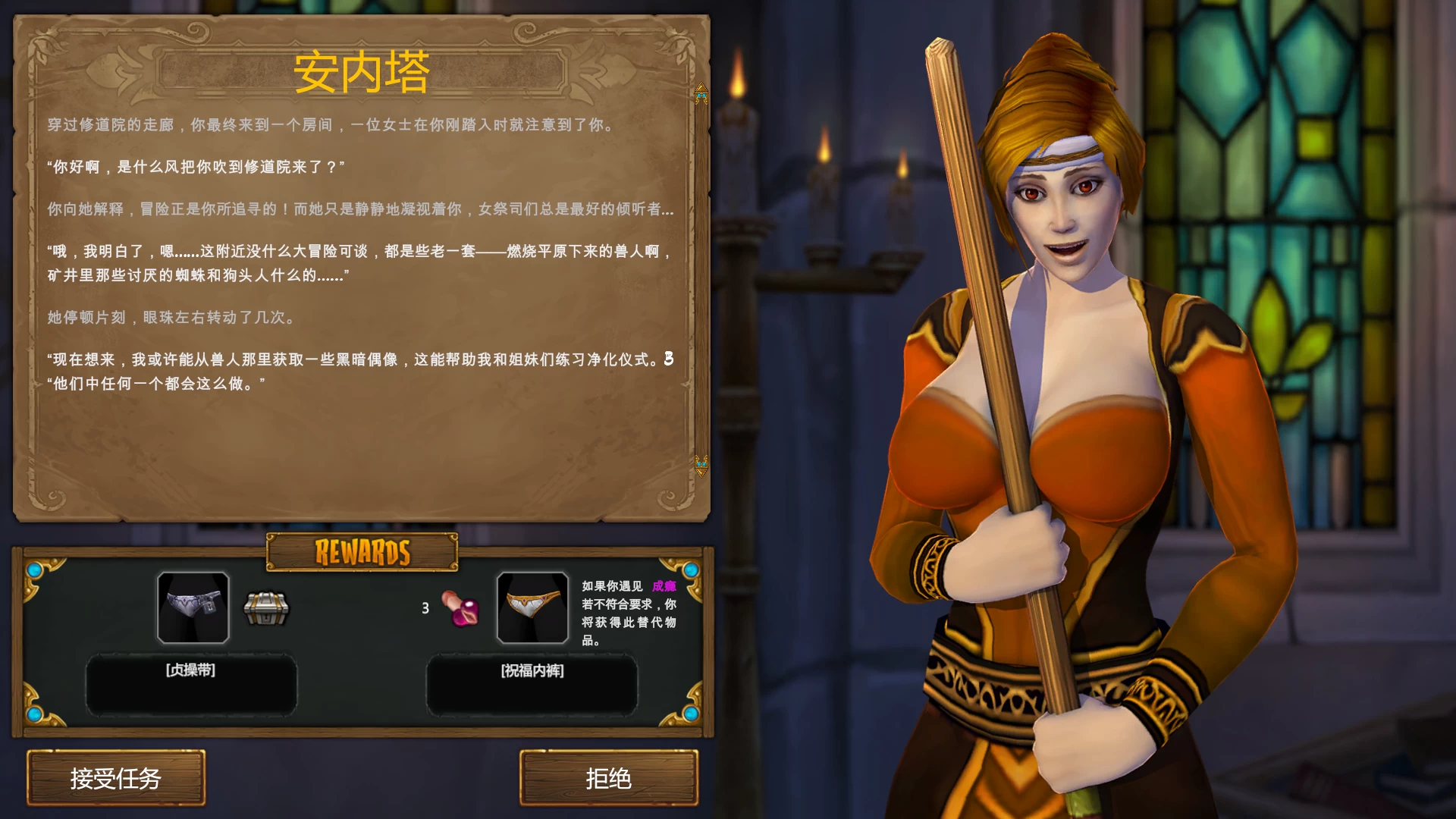Click the quest text scroll-up arrow

701,93
